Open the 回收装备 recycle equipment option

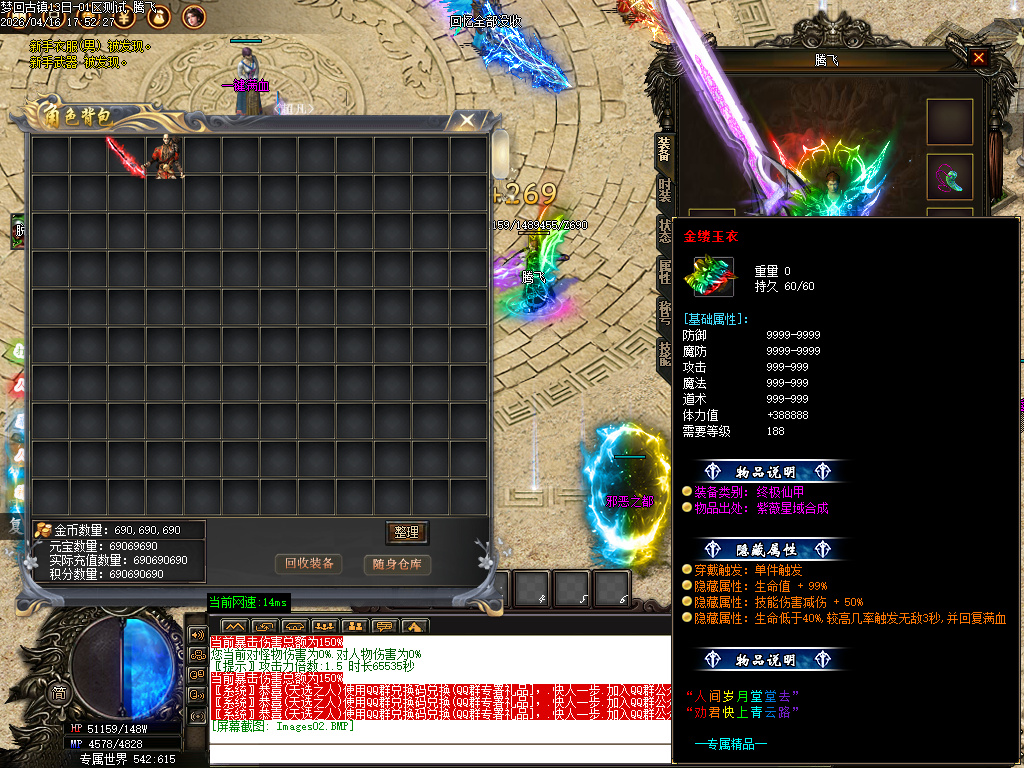click(x=309, y=564)
